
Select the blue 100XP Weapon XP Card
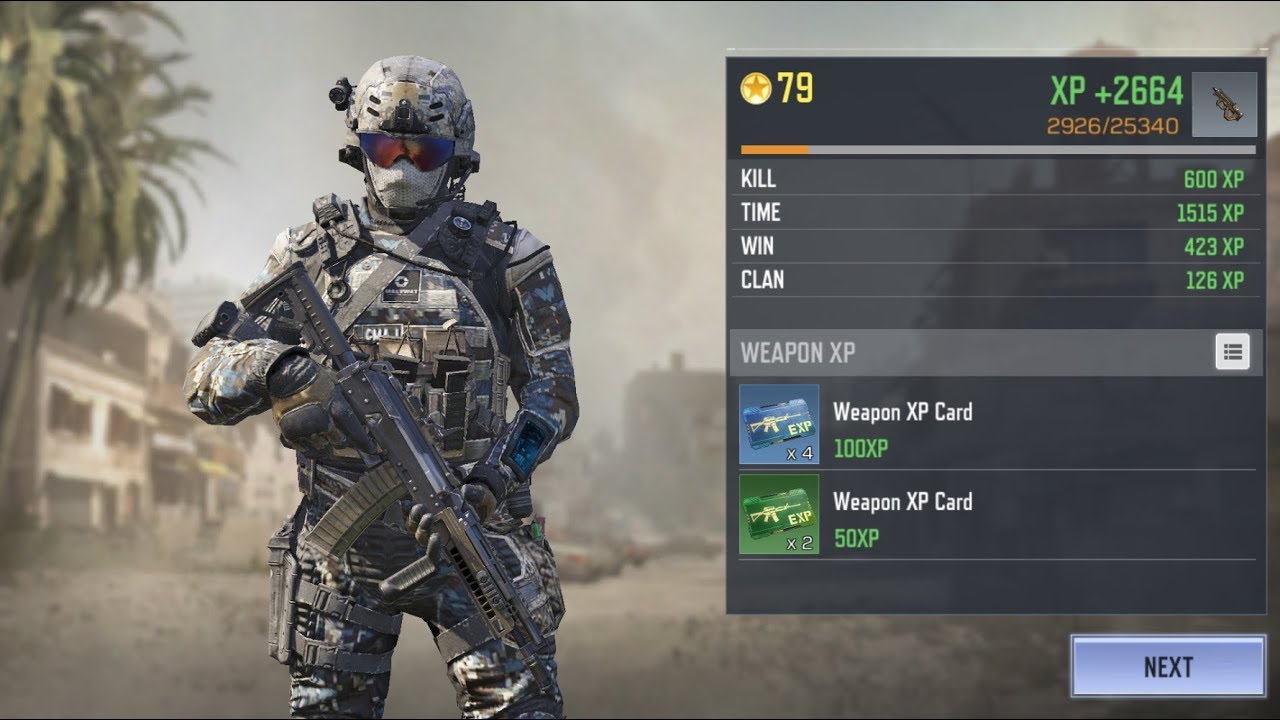tap(779, 425)
